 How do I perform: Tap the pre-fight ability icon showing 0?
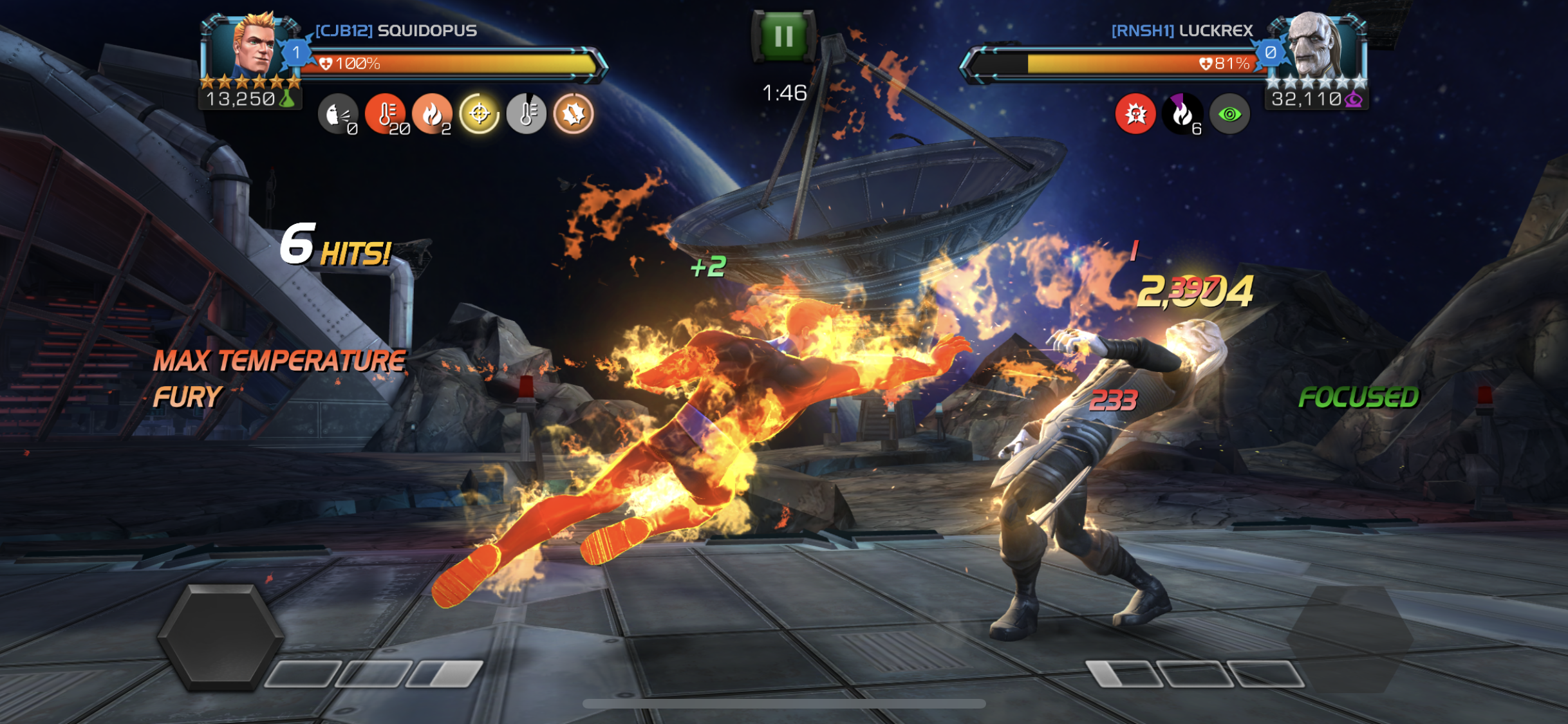click(x=339, y=115)
